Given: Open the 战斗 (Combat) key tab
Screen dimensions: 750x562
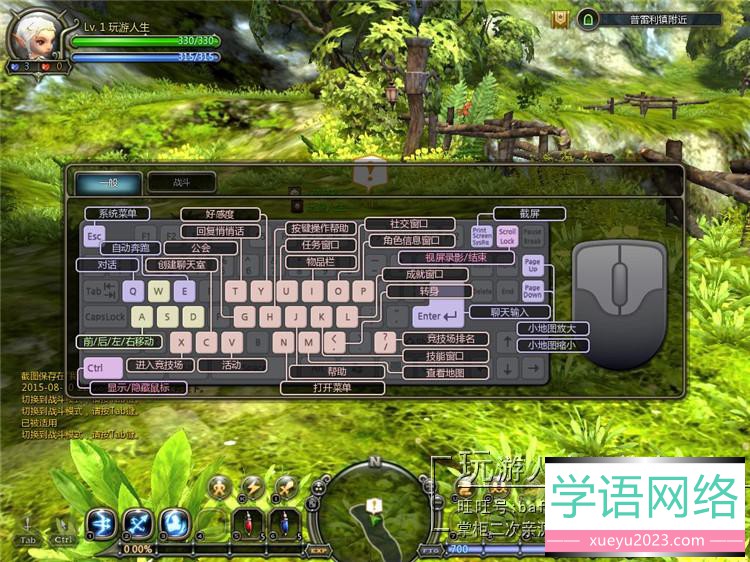Looking at the screenshot, I should (180, 183).
